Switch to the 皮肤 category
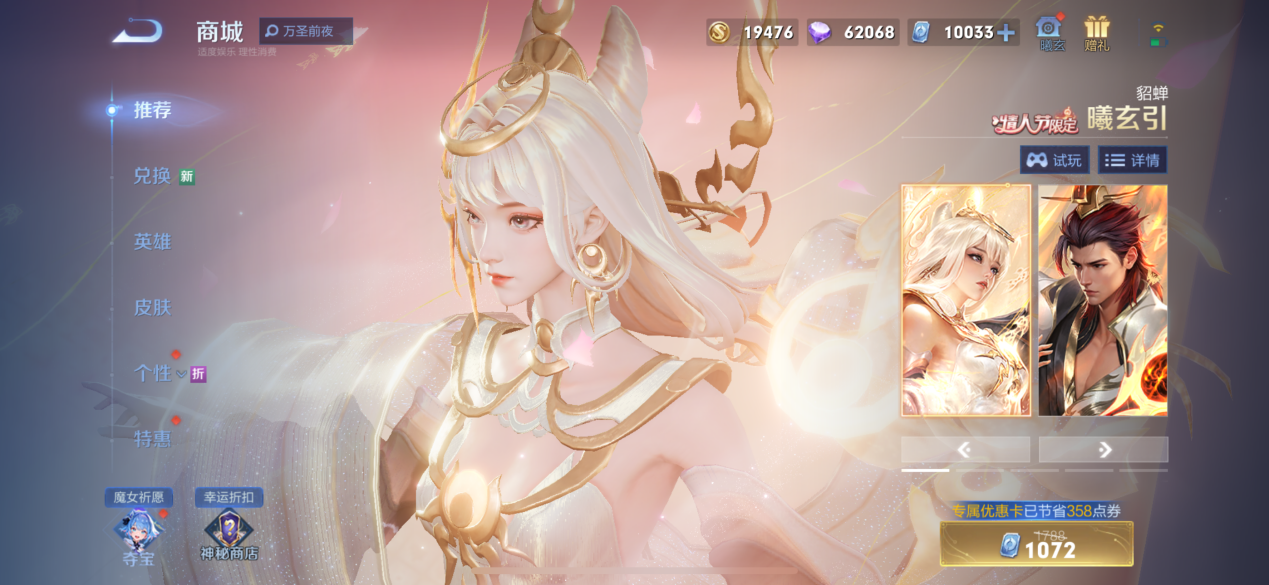 pos(152,307)
